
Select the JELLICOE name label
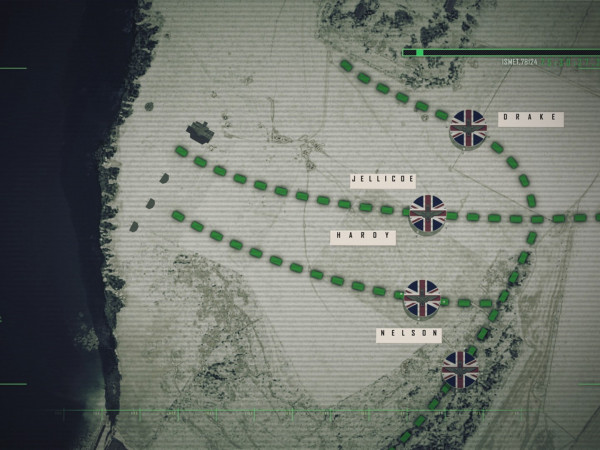click(383, 180)
